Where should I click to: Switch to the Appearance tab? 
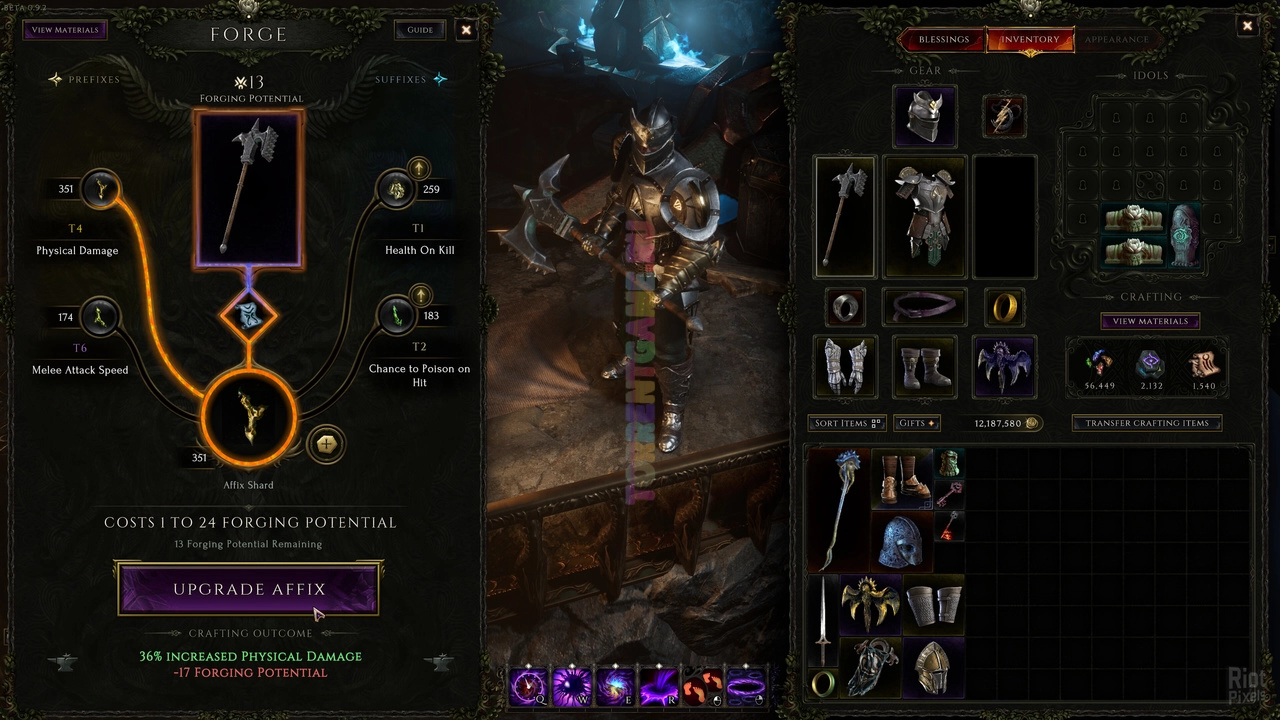[x=1116, y=40]
